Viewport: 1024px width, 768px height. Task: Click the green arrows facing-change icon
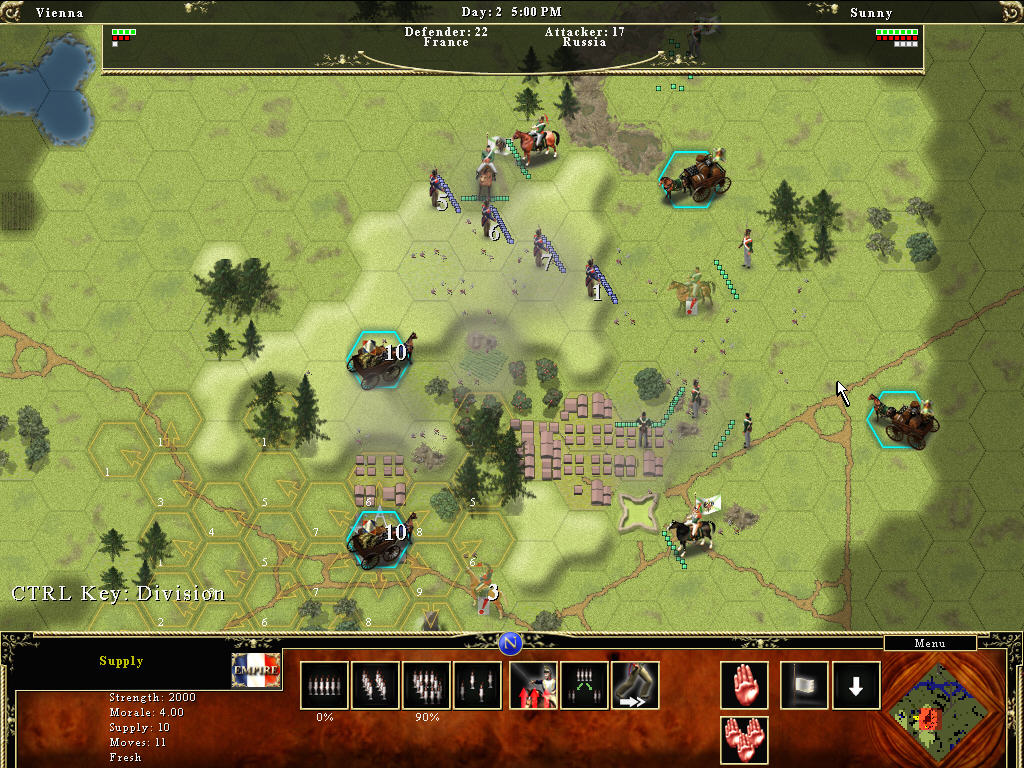tap(584, 685)
